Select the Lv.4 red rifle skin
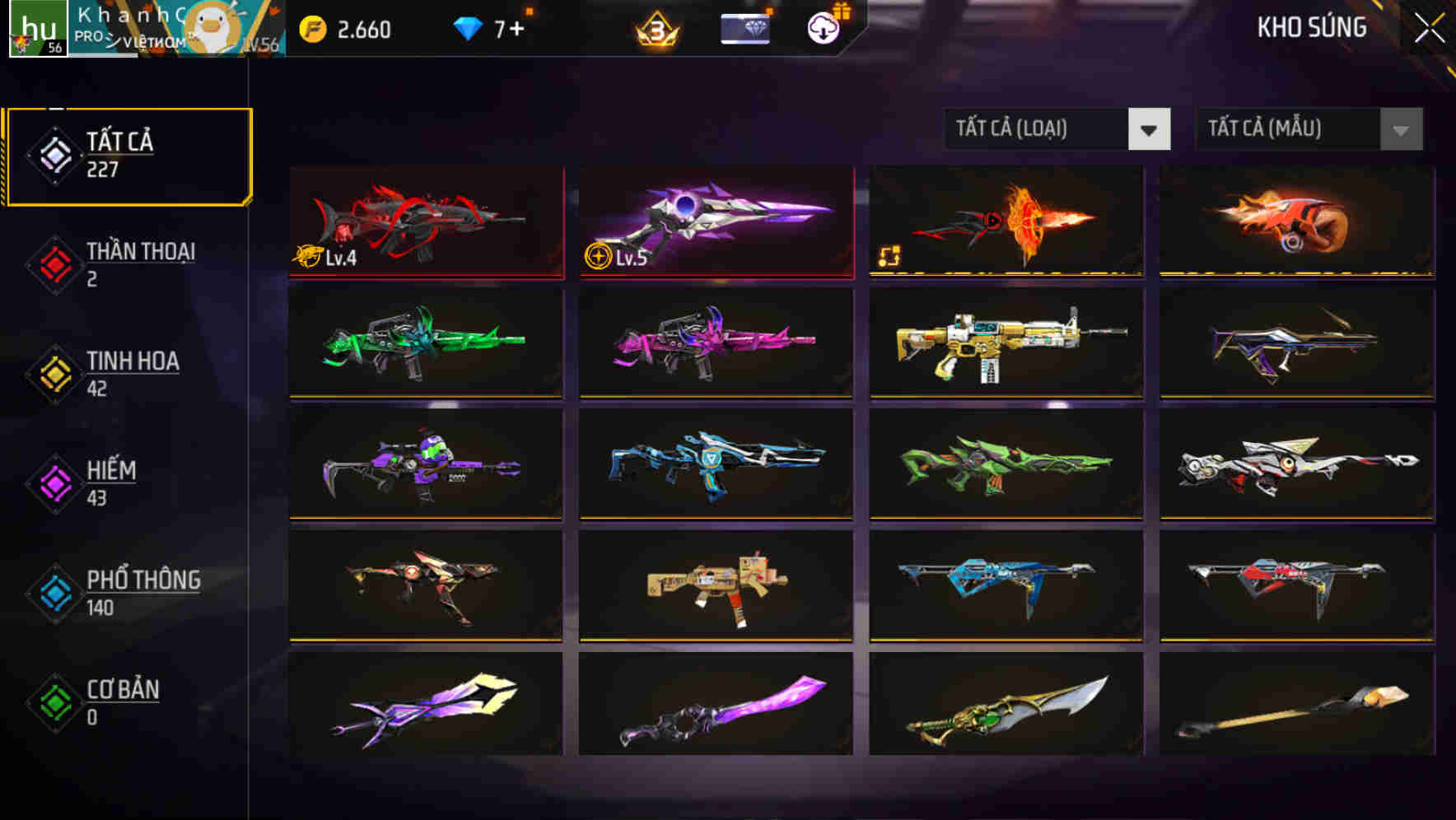Screen dimensions: 1456x820 click(x=425, y=222)
